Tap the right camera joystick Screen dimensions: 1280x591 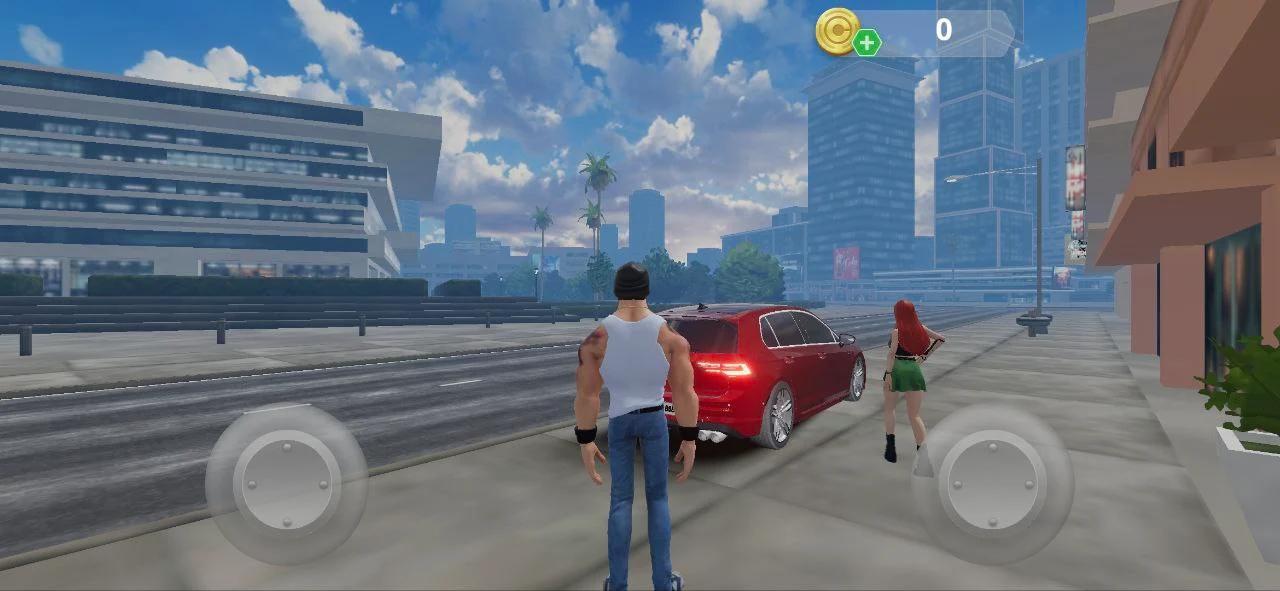[x=992, y=483]
